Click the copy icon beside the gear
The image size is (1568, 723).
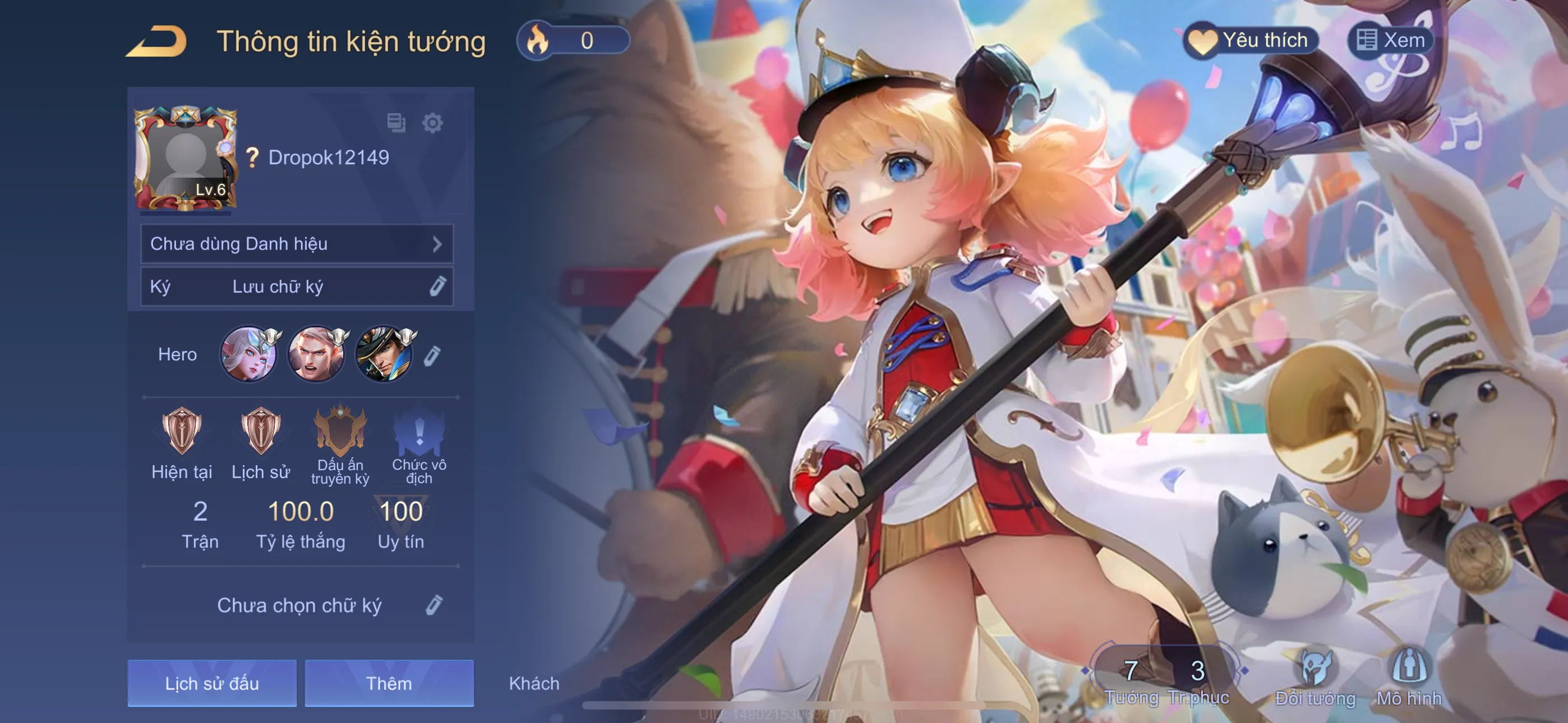(396, 122)
